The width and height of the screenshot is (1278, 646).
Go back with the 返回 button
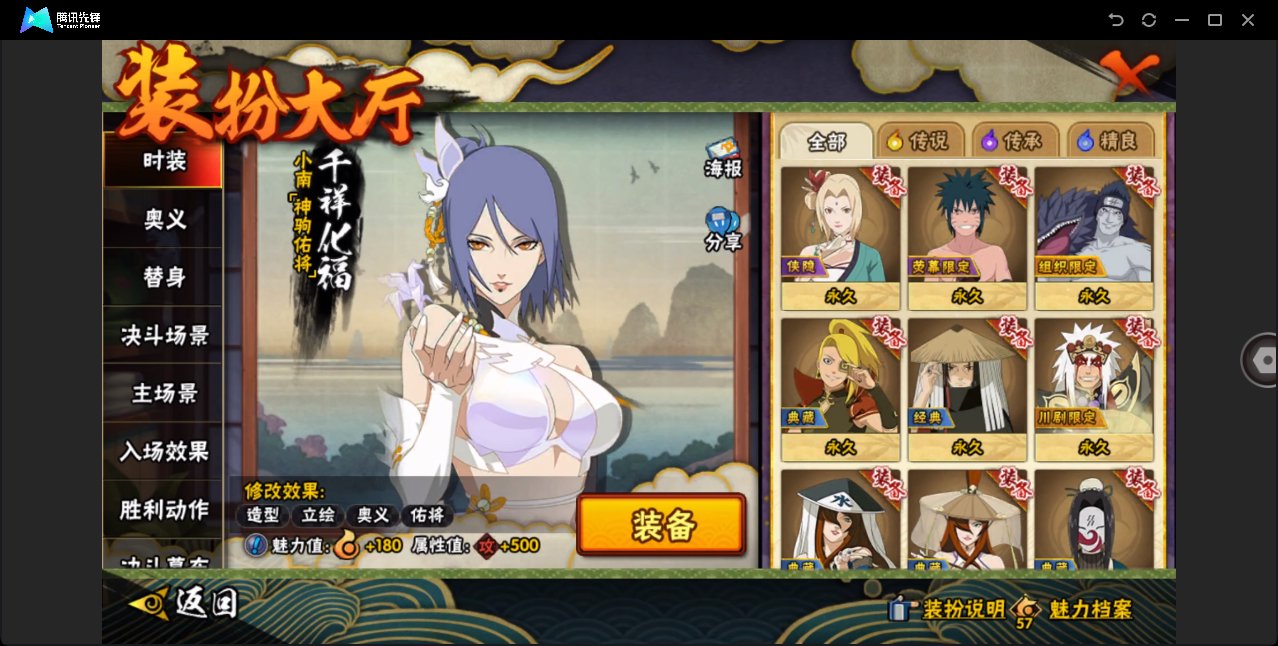185,603
